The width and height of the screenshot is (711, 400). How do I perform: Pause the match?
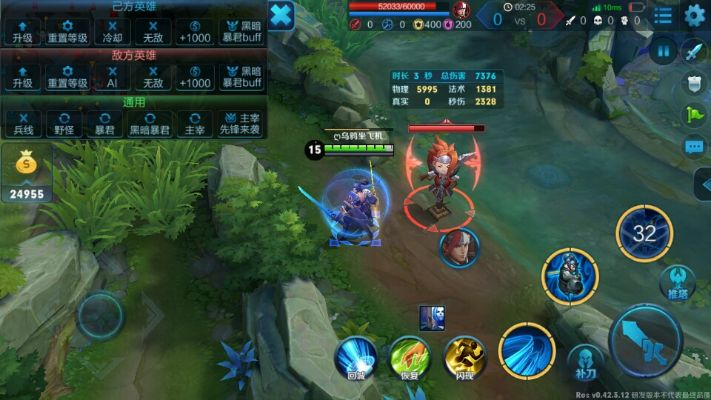tap(664, 50)
